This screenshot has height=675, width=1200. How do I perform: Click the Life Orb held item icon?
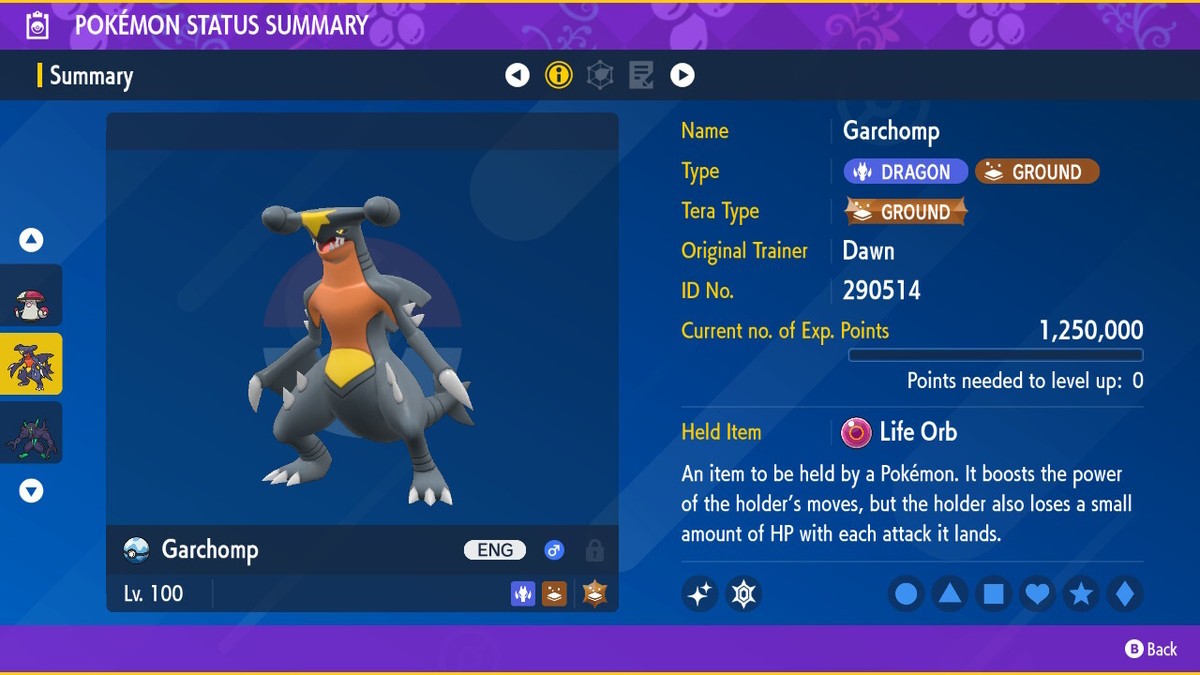tap(856, 432)
